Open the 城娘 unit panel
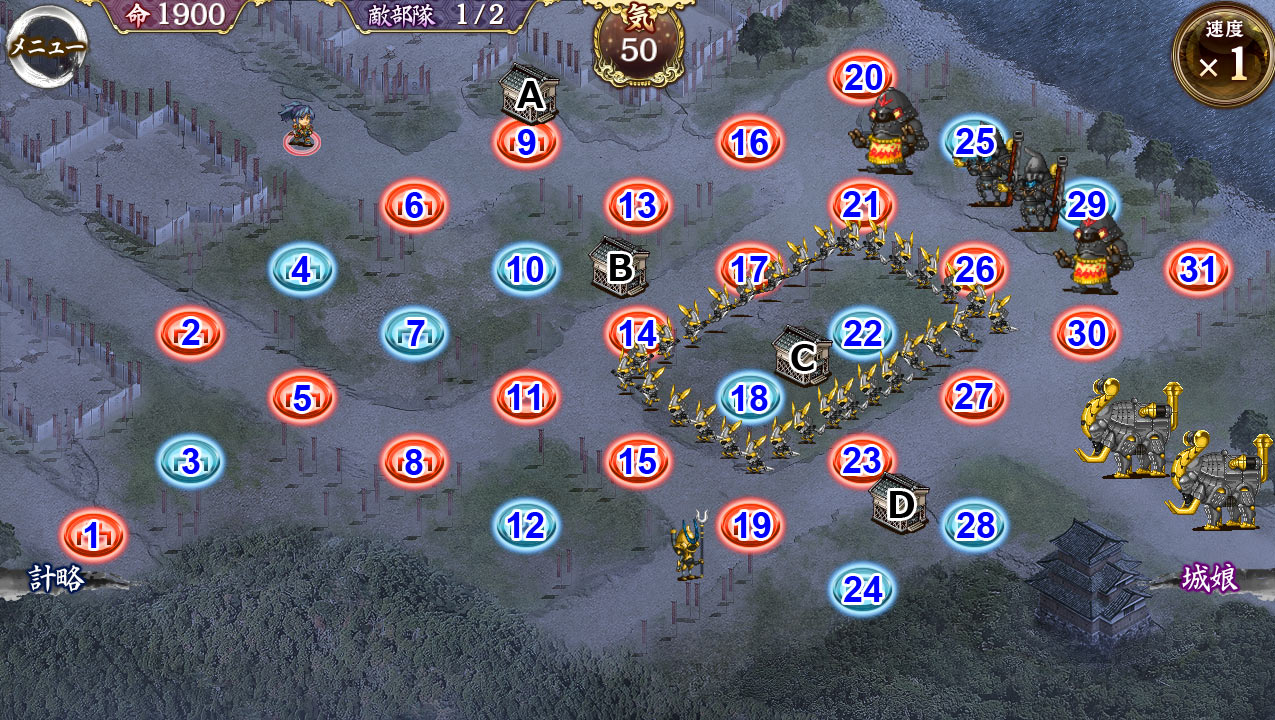 click(x=1210, y=578)
